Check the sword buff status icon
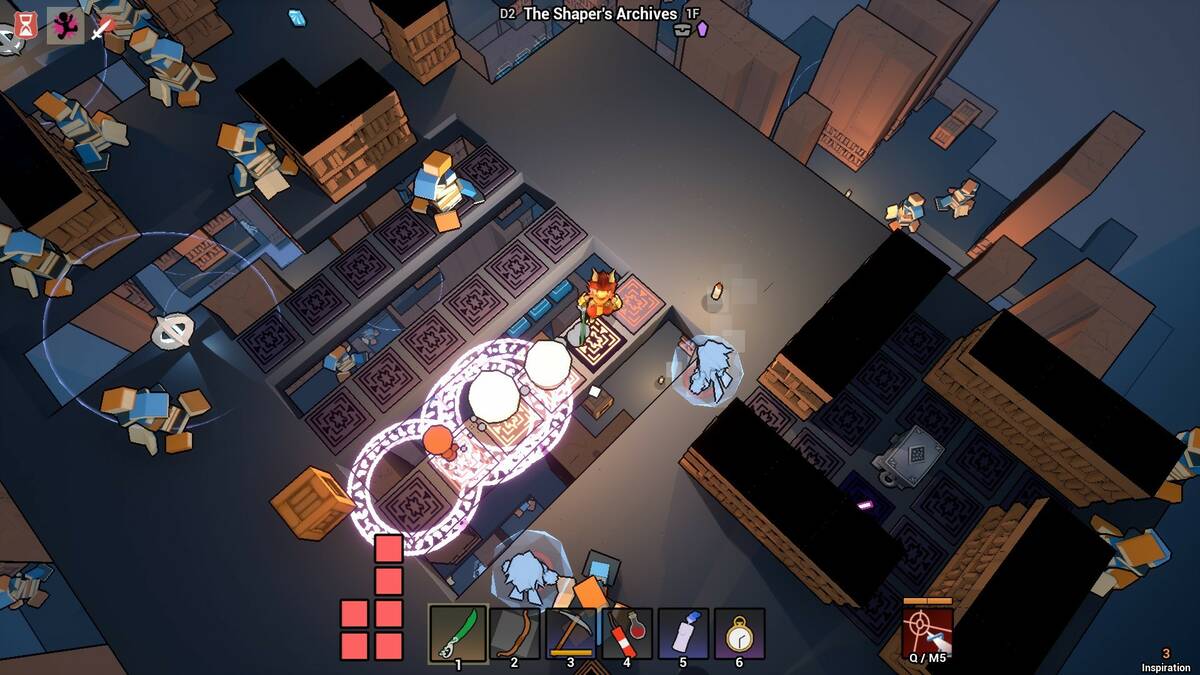This screenshot has height=675, width=1200. tap(102, 27)
